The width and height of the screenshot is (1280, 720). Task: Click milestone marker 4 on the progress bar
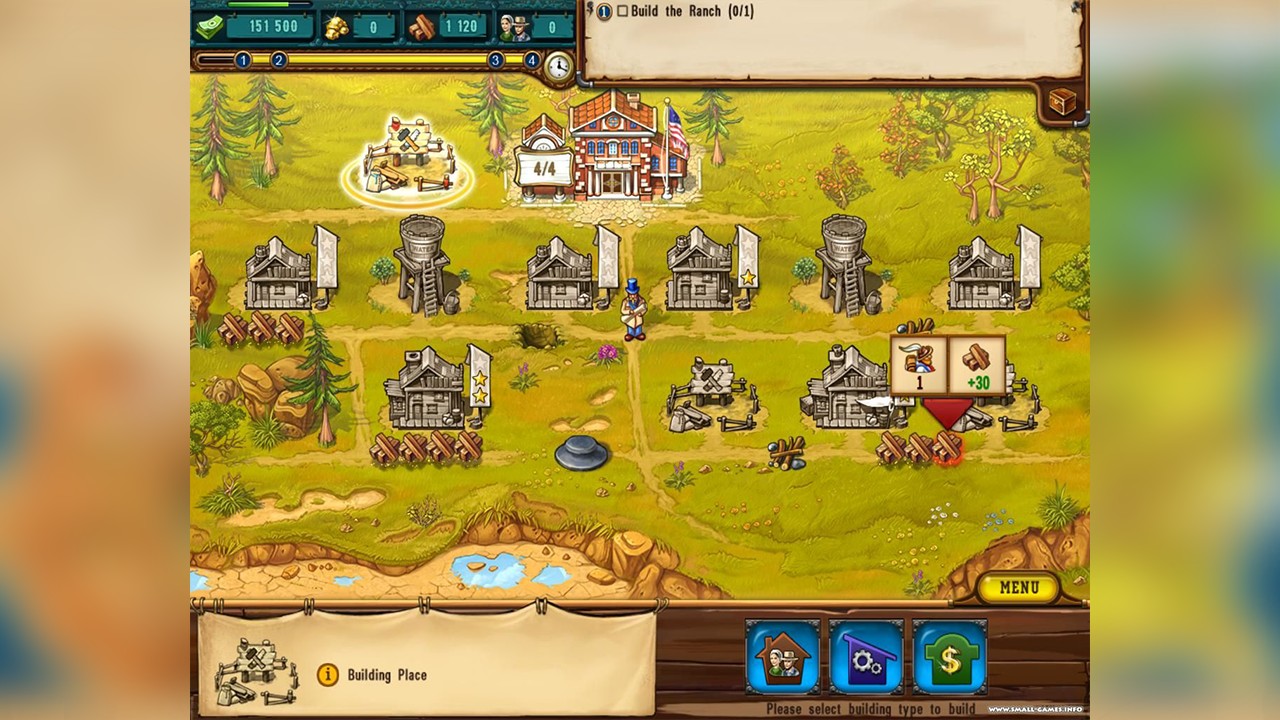coord(534,60)
